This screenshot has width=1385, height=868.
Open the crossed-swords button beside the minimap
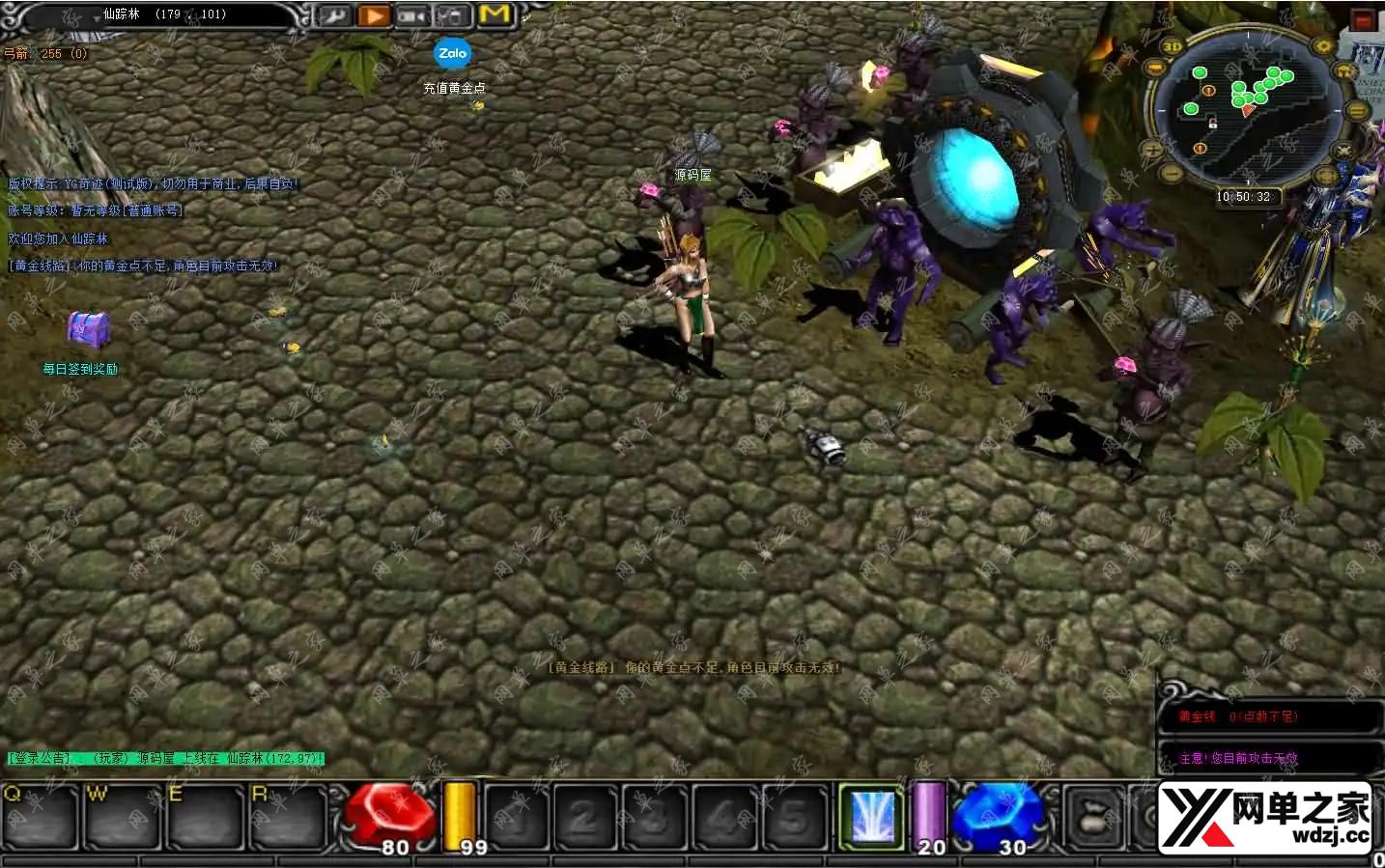[x=1342, y=151]
